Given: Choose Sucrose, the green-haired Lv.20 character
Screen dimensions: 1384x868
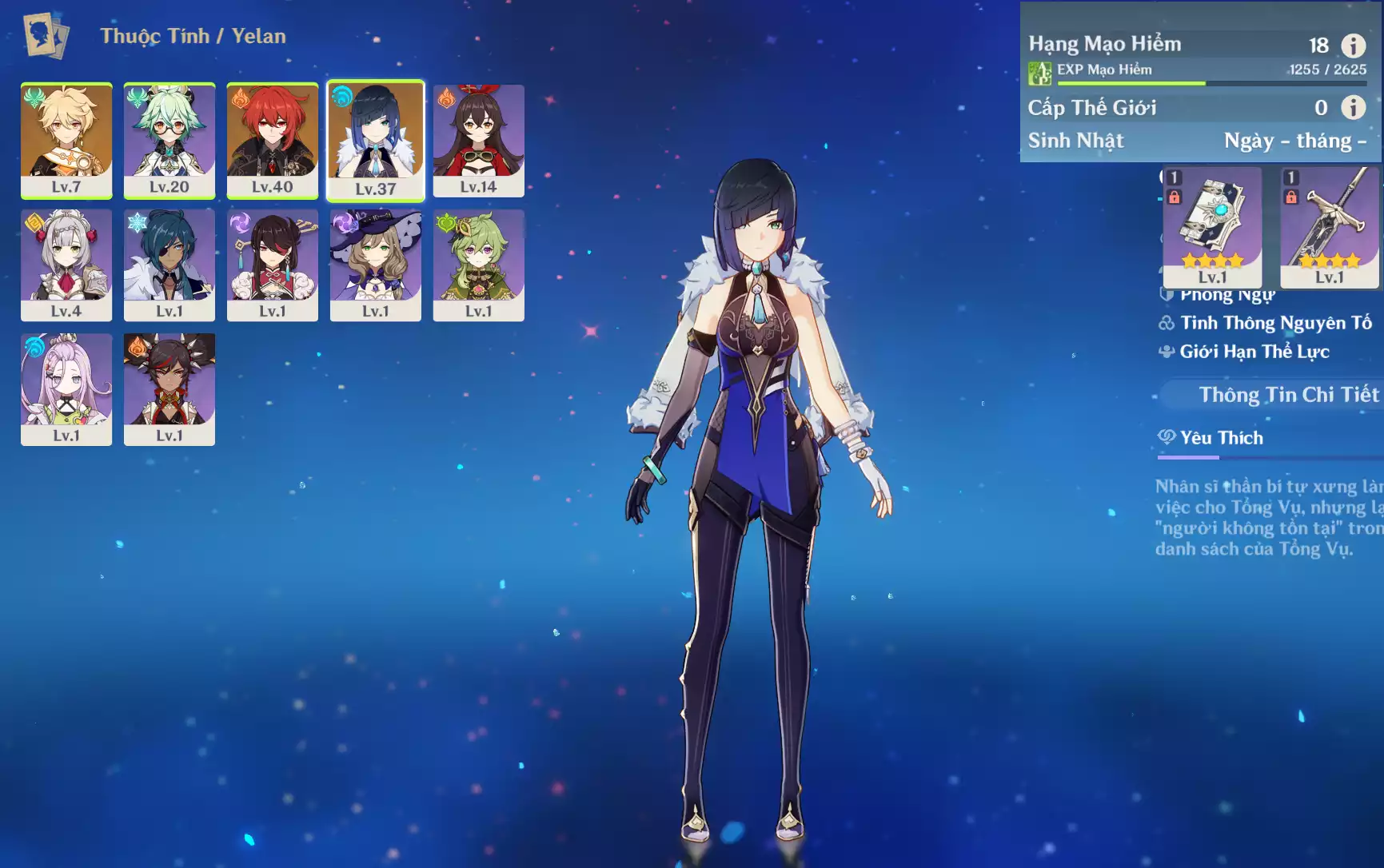Looking at the screenshot, I should pos(170,140).
